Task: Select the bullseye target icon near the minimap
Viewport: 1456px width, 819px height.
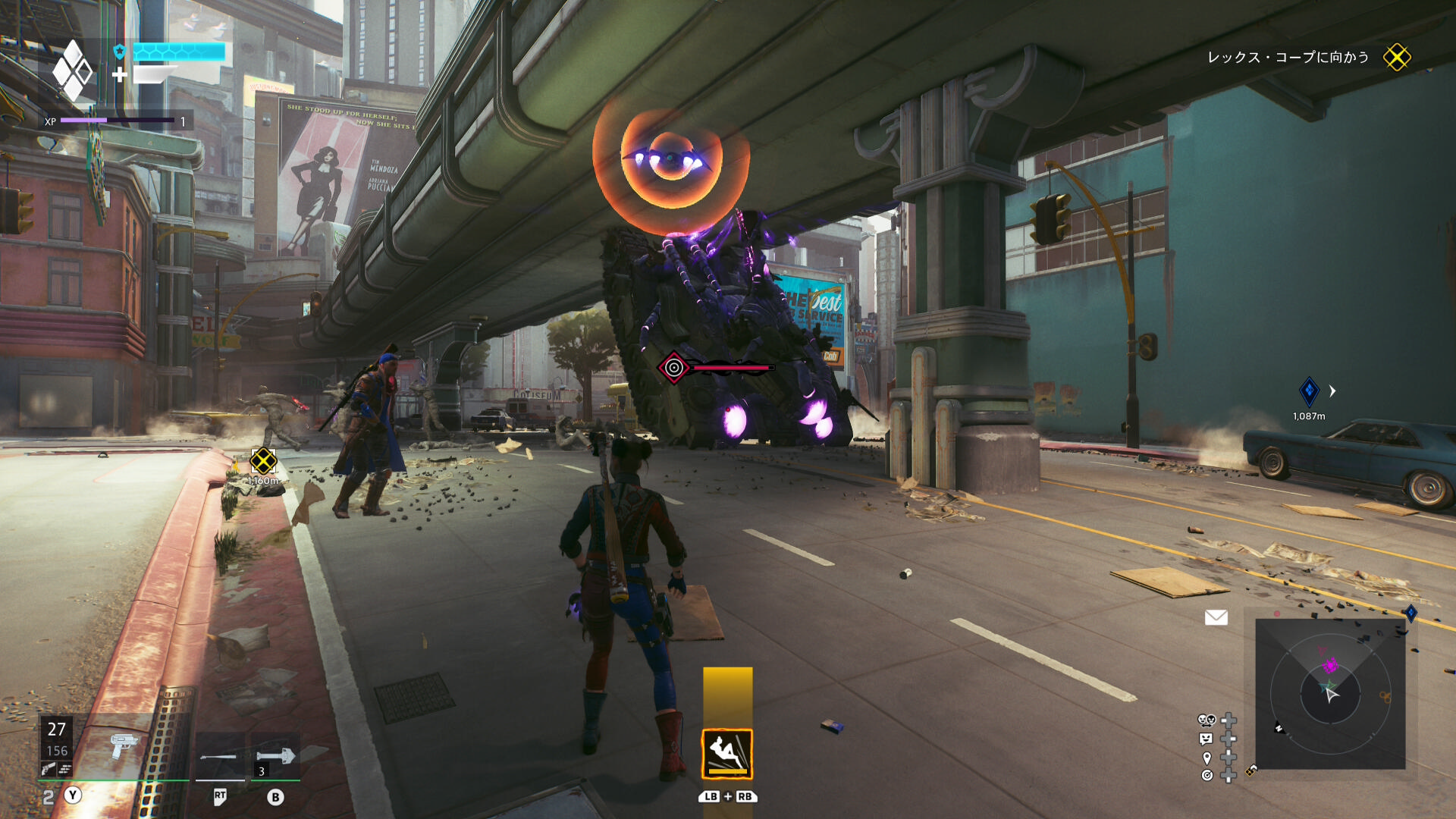Action: [x=1207, y=775]
